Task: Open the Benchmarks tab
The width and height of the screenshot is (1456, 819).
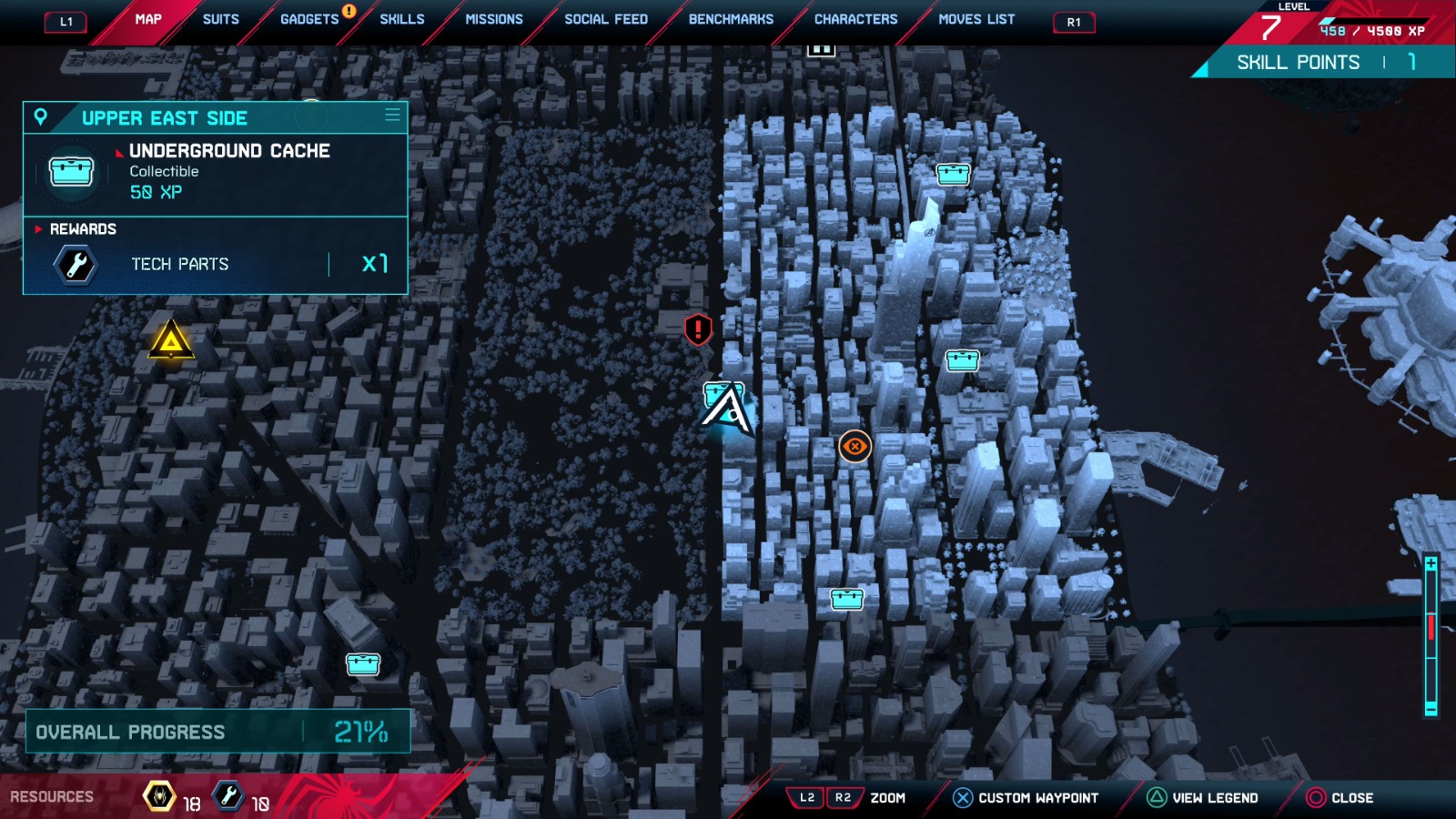Action: (x=731, y=19)
